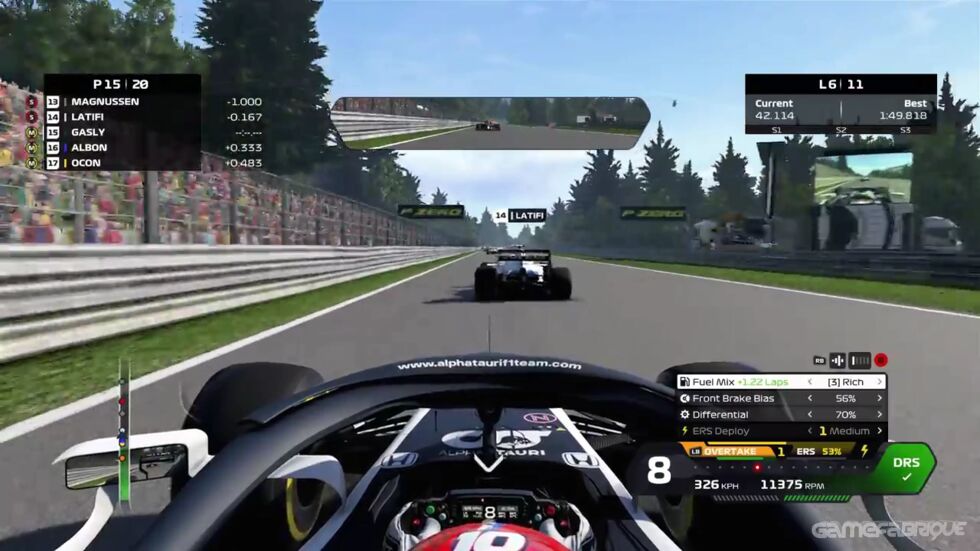This screenshot has height=551, width=980.
Task: Select Latifi's row in the standings list
Action: [x=120, y=117]
